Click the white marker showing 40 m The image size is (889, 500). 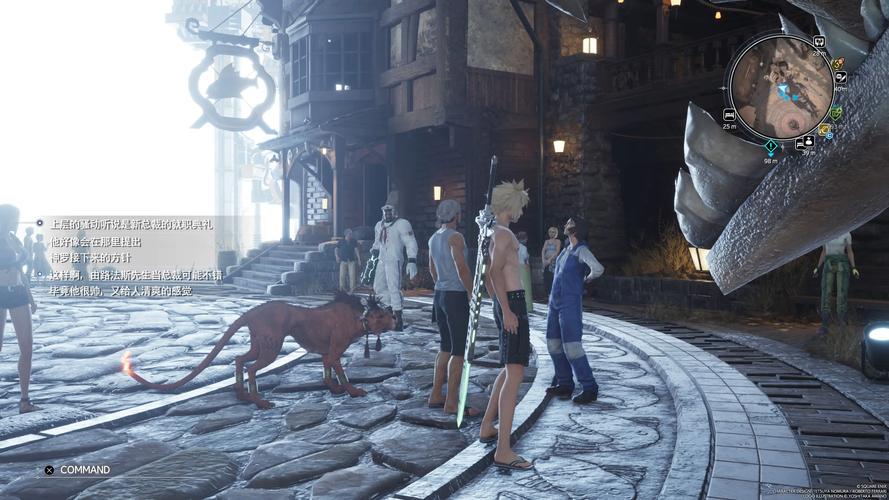[841, 76]
